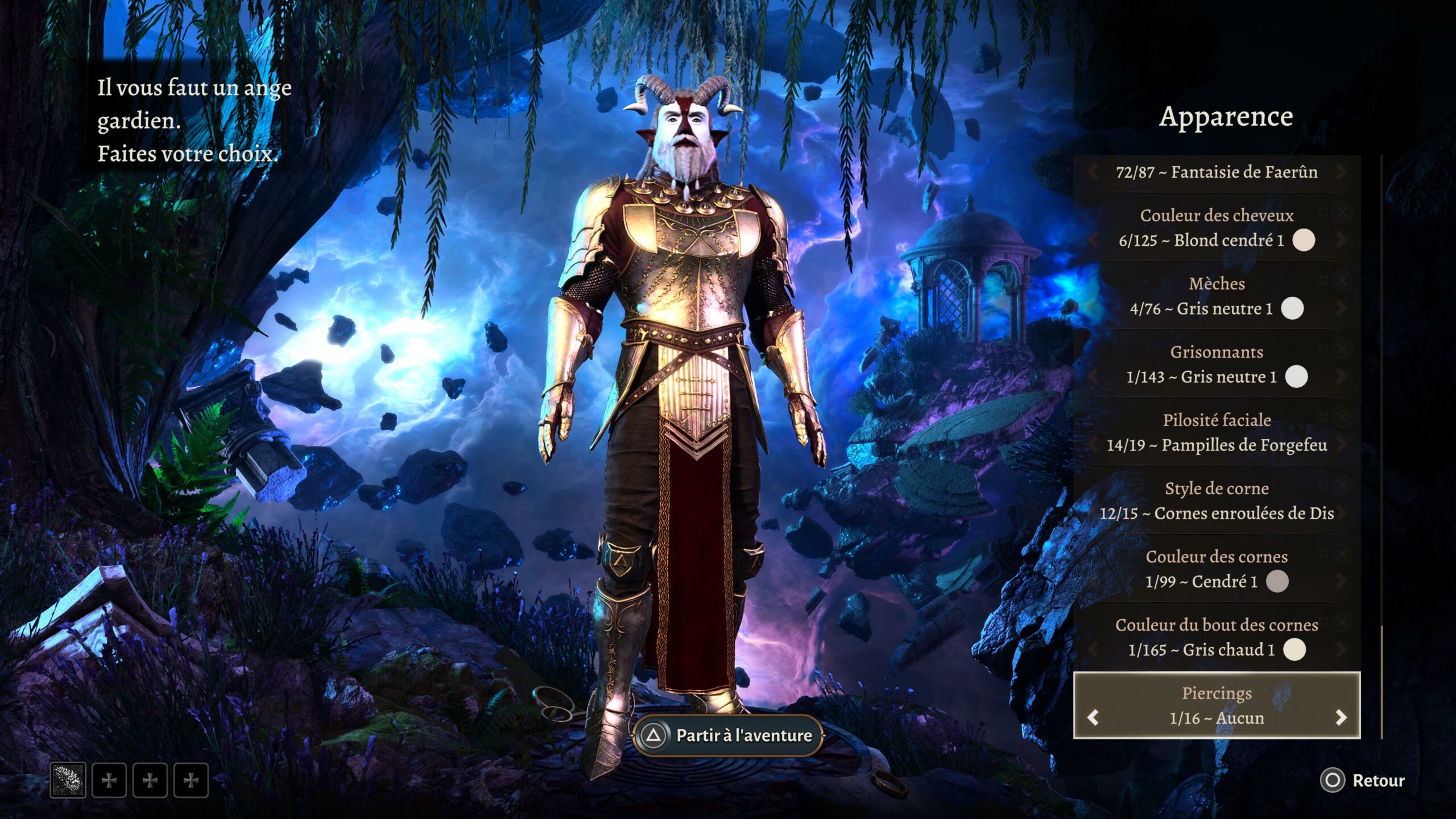Select the Piercings appearance row
This screenshot has height=819, width=1456.
(x=1216, y=705)
